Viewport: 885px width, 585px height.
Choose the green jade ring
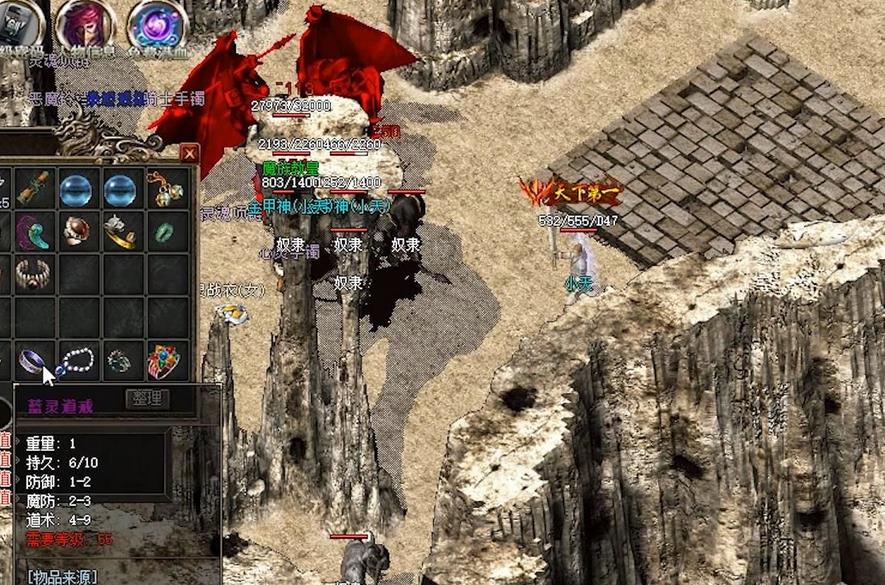pos(165,231)
